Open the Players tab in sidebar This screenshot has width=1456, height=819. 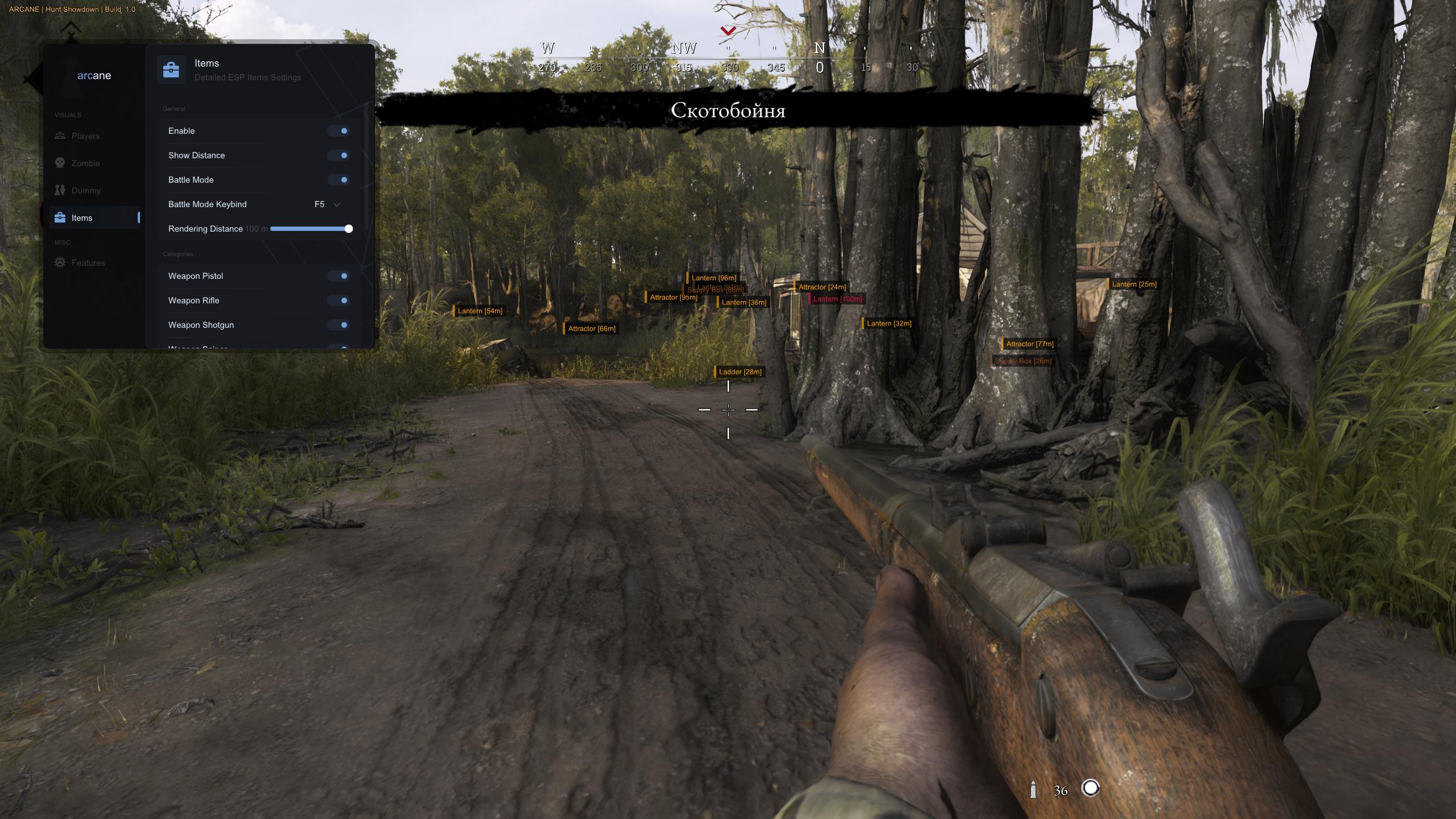click(x=85, y=136)
